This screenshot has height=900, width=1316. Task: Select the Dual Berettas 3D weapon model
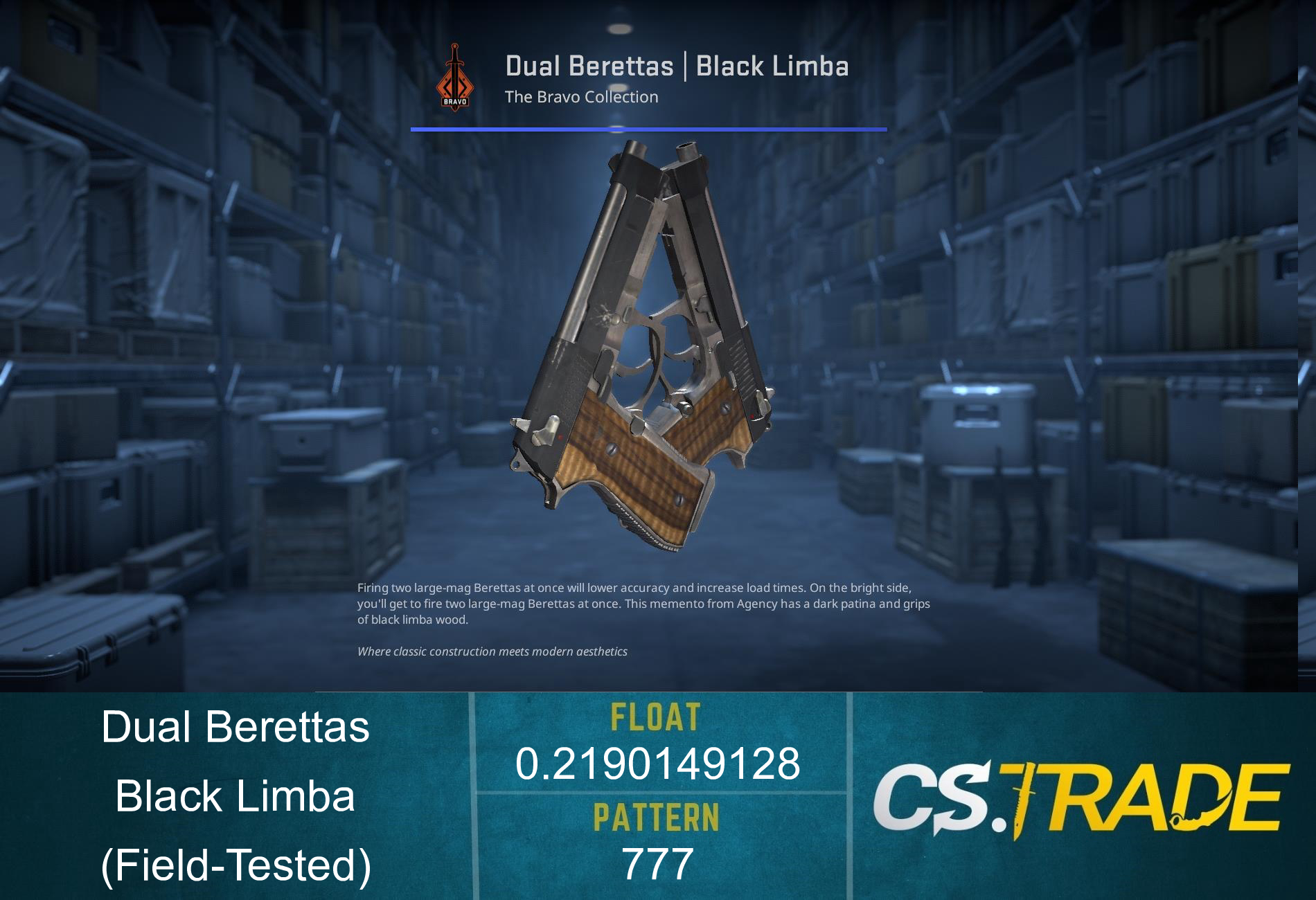click(x=644, y=346)
